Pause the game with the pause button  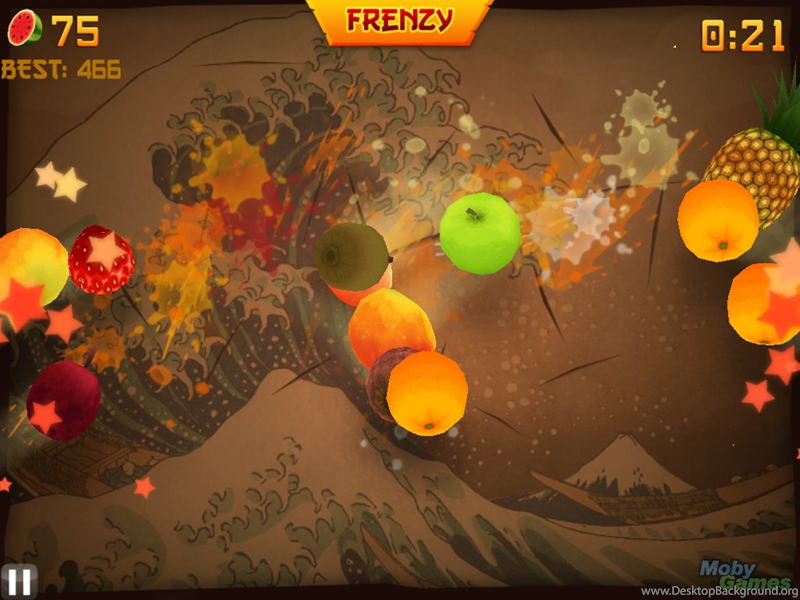coord(18,581)
